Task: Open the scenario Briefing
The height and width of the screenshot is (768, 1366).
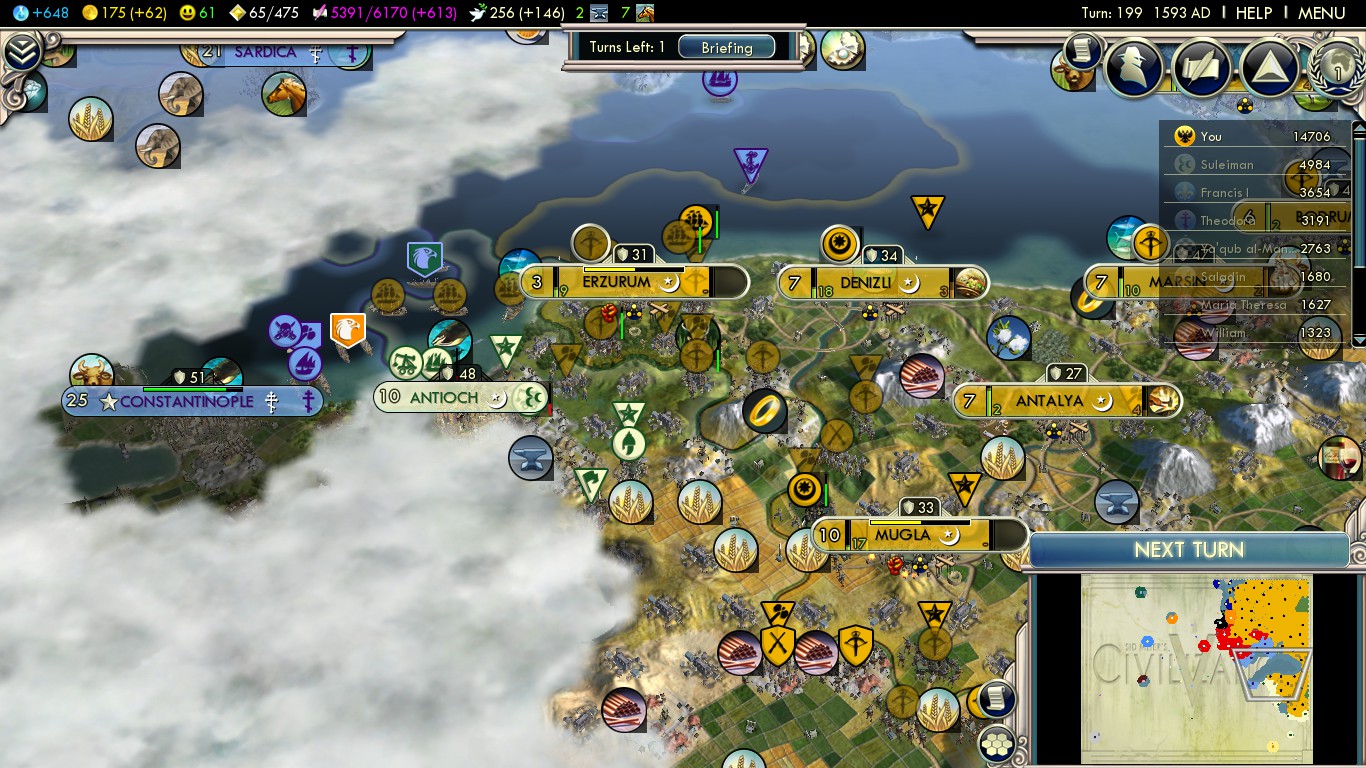Action: (x=727, y=47)
